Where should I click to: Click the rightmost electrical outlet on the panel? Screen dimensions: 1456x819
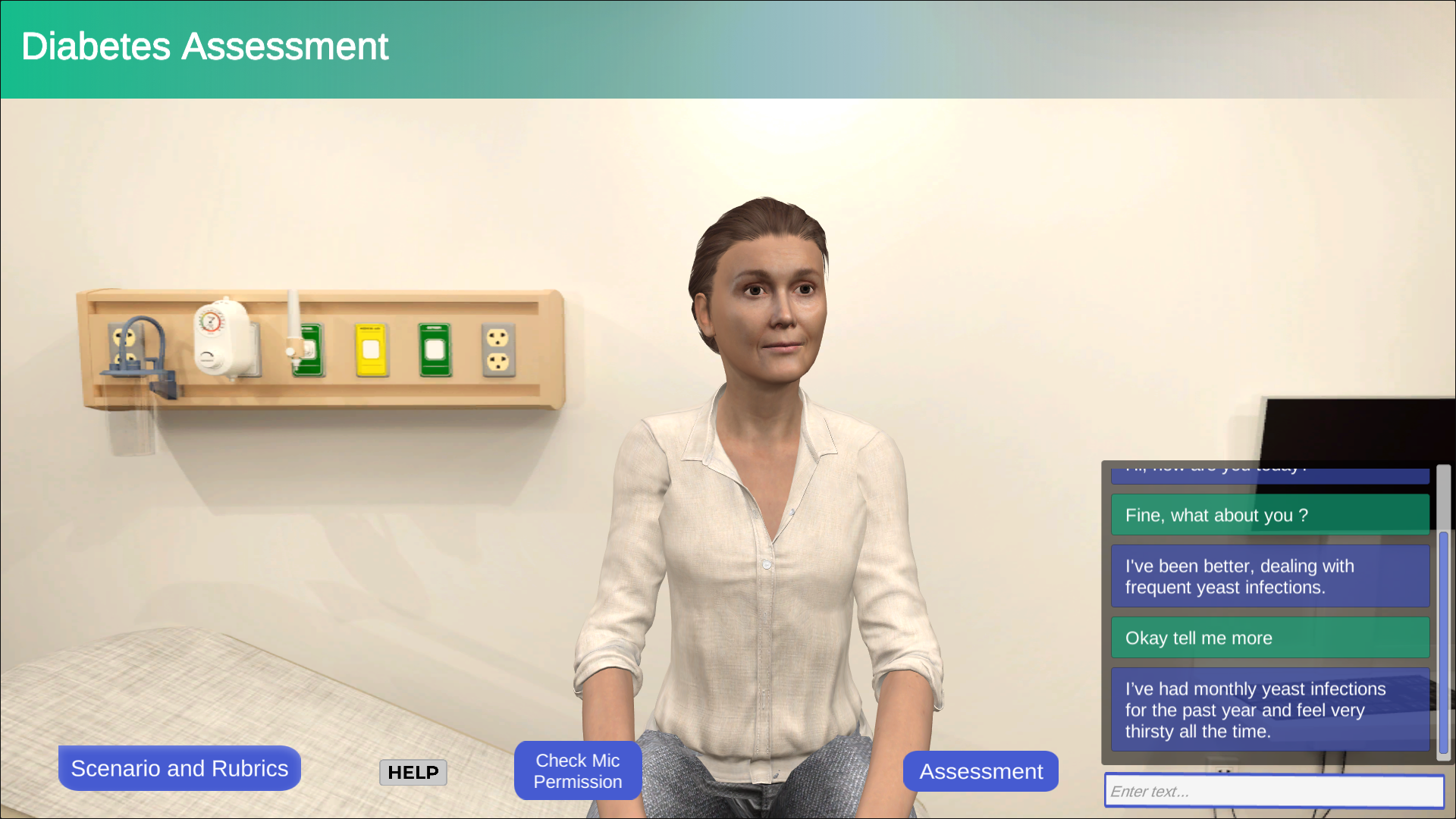[498, 349]
